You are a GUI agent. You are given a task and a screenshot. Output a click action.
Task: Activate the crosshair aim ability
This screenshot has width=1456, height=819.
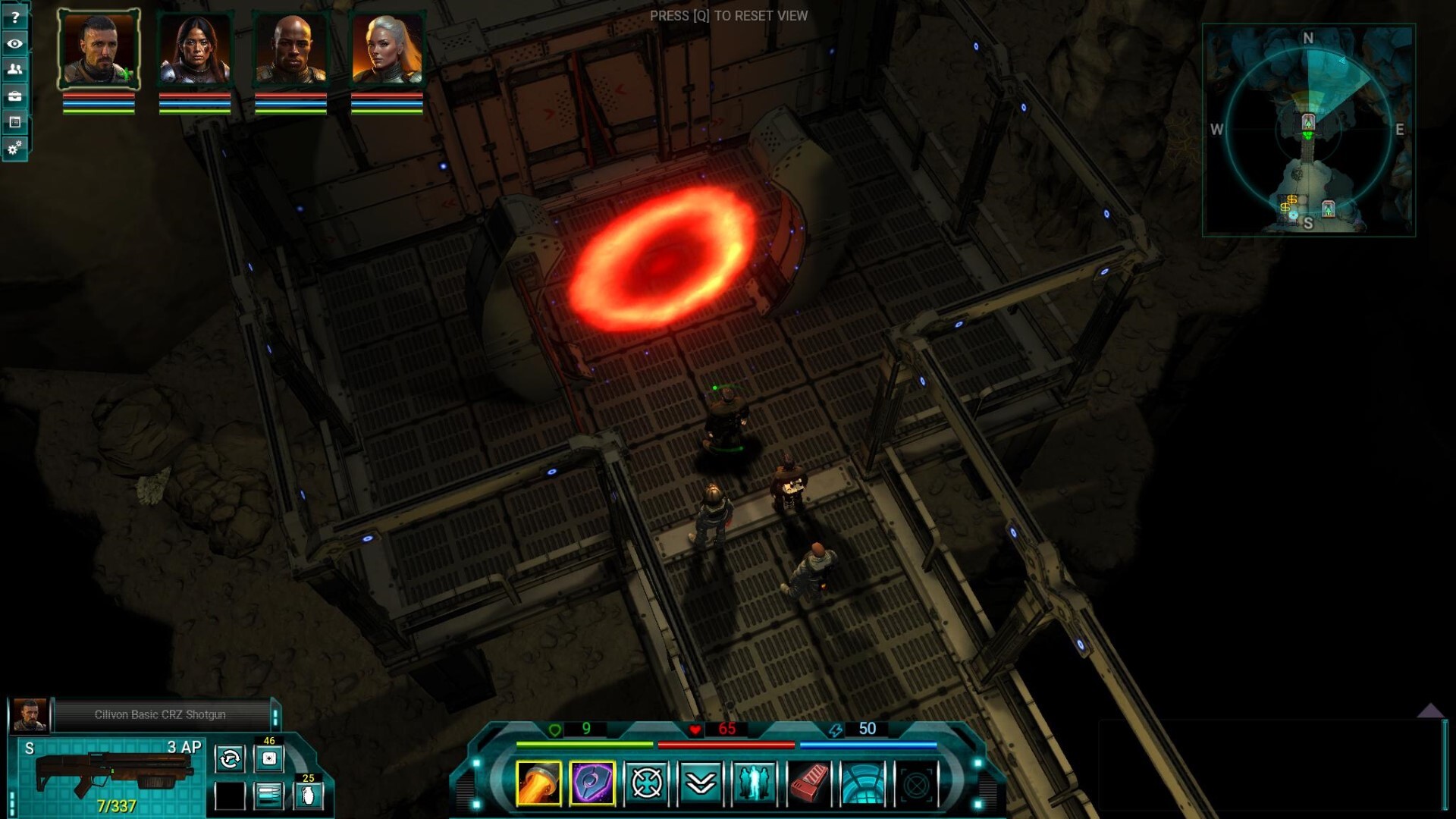coord(647,783)
